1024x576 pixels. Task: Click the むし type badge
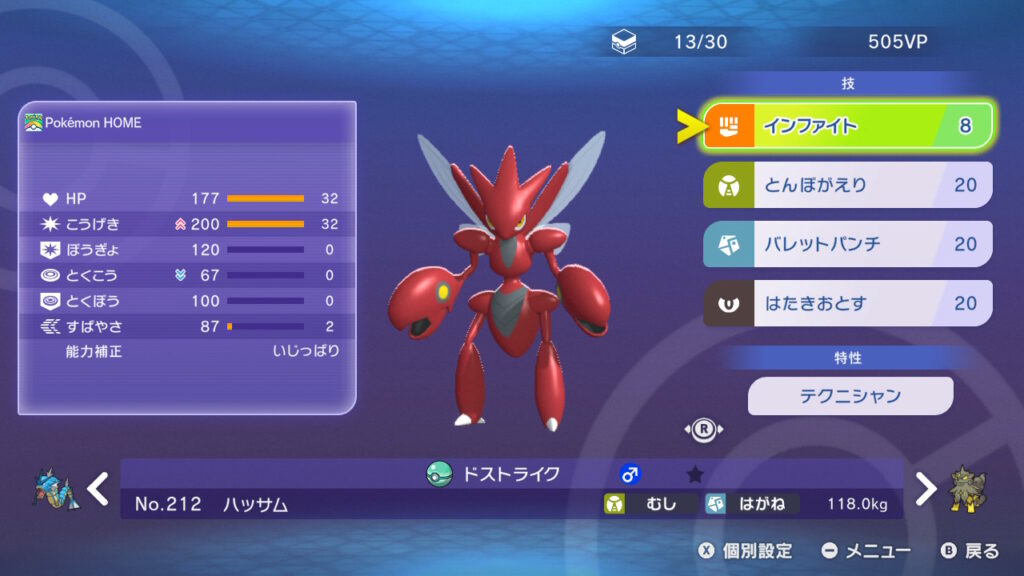647,504
